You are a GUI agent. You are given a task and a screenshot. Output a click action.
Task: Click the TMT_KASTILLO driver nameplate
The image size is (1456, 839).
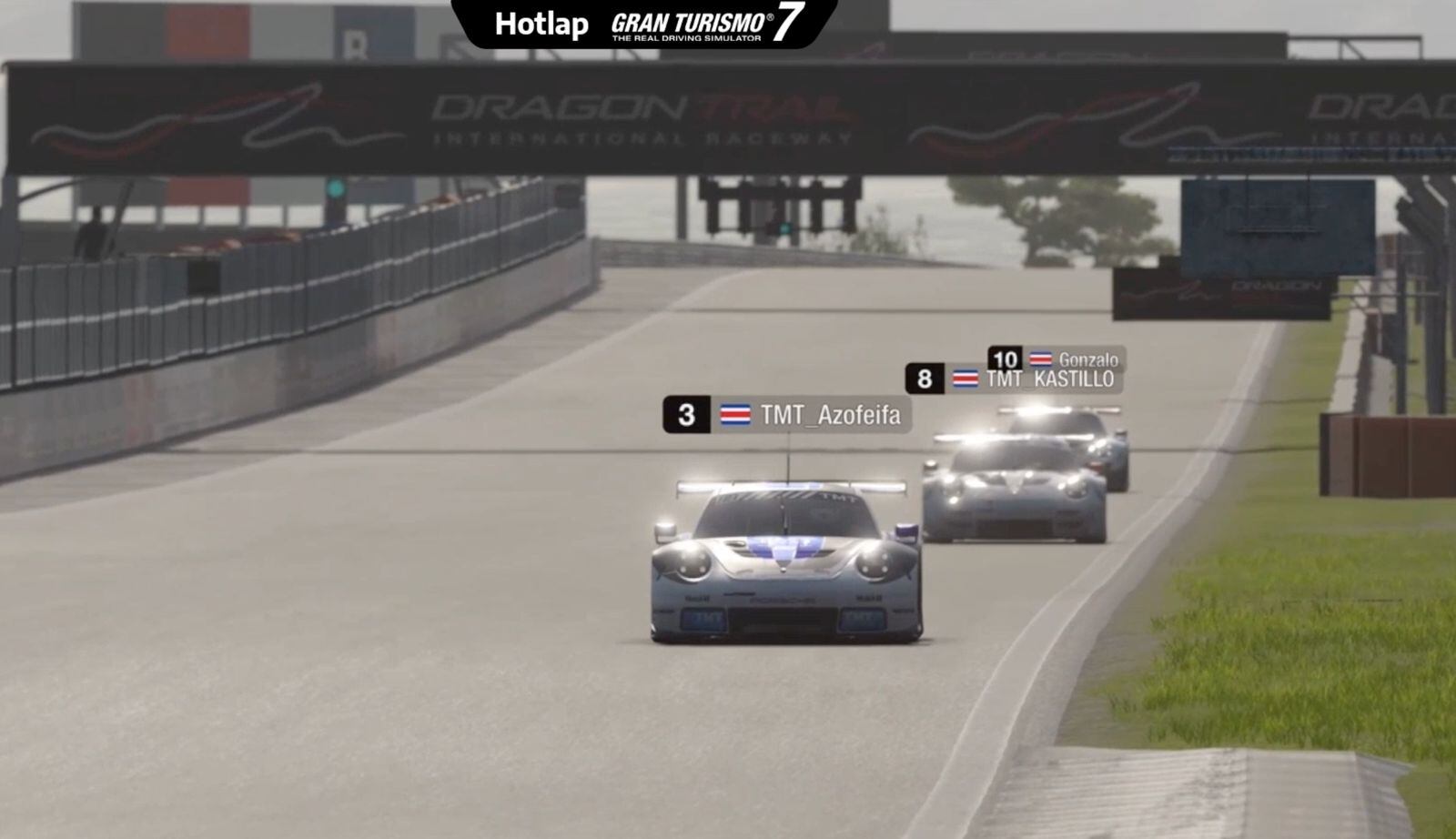coord(1049,377)
